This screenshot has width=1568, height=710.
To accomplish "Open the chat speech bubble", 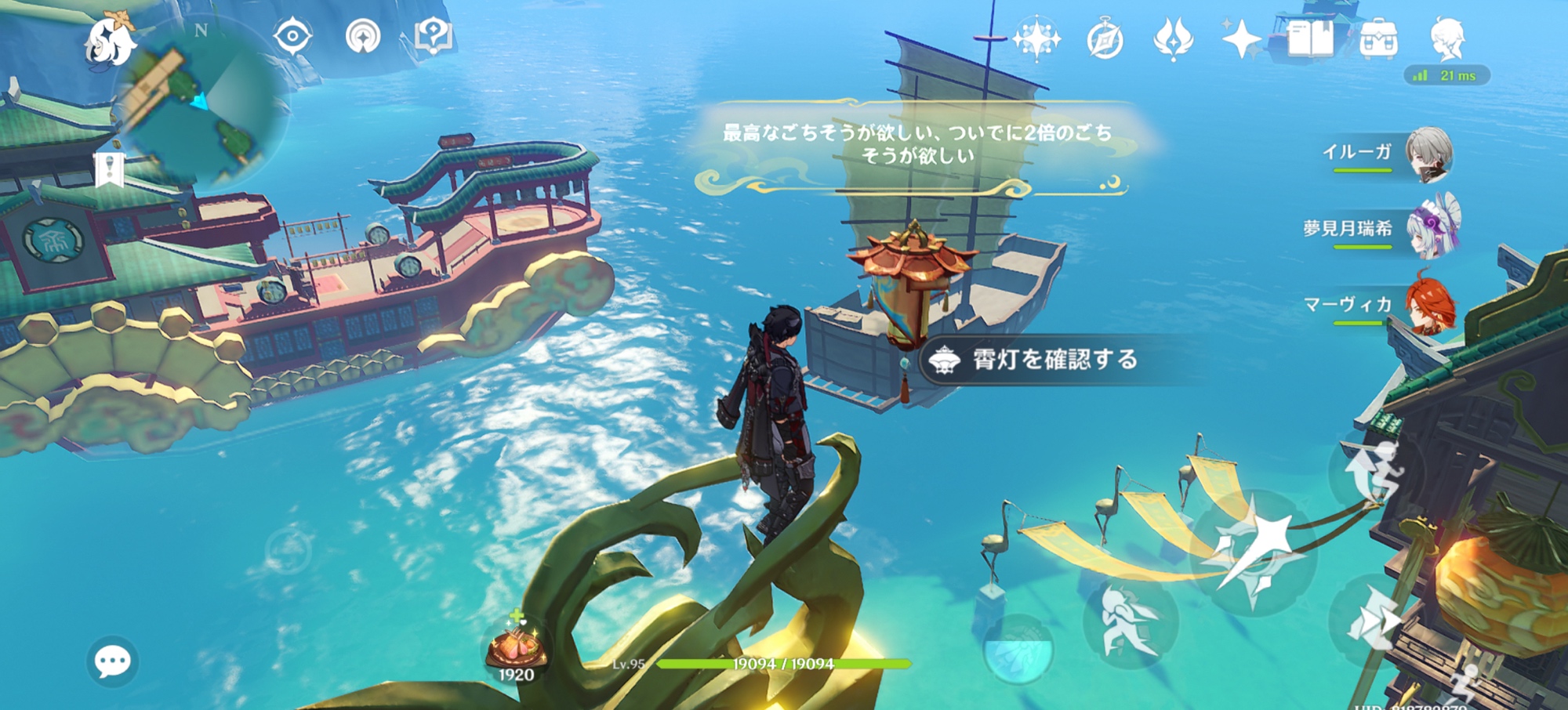I will tap(112, 662).
